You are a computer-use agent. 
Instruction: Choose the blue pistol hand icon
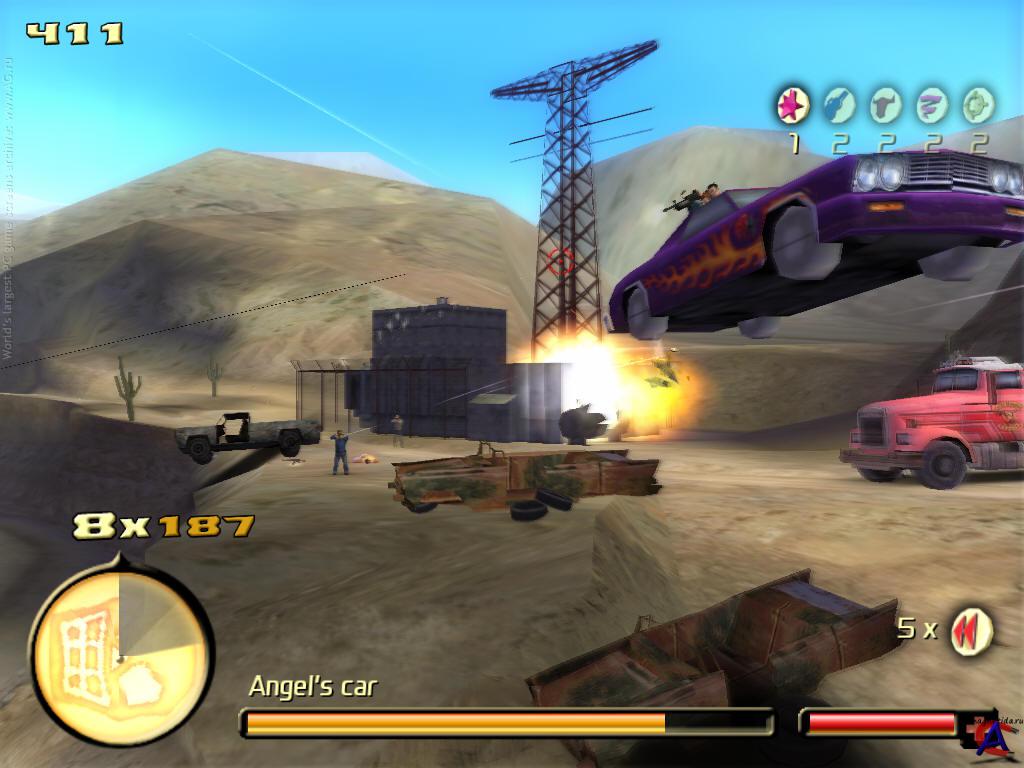[839, 104]
